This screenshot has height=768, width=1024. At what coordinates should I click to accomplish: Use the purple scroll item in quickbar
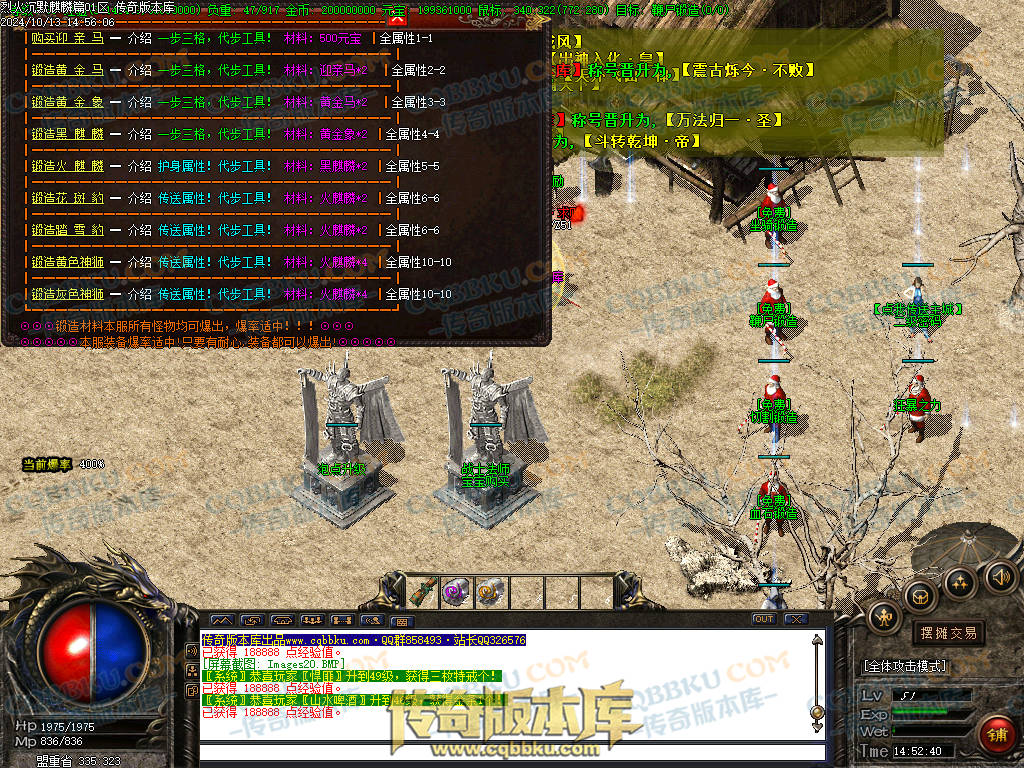(x=456, y=591)
